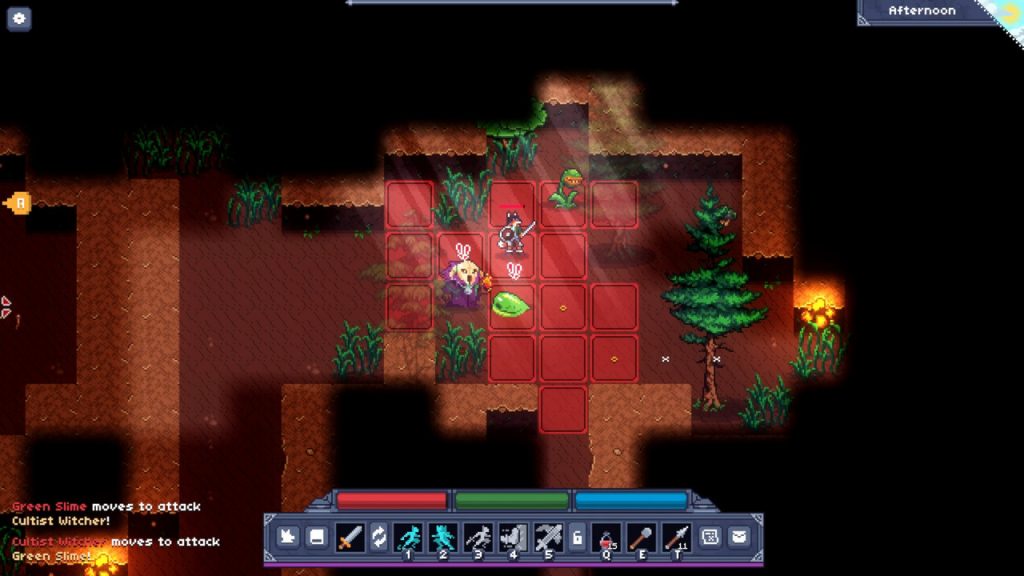Open the scroll journal button
This screenshot has height=576, width=1024.
coord(710,537)
